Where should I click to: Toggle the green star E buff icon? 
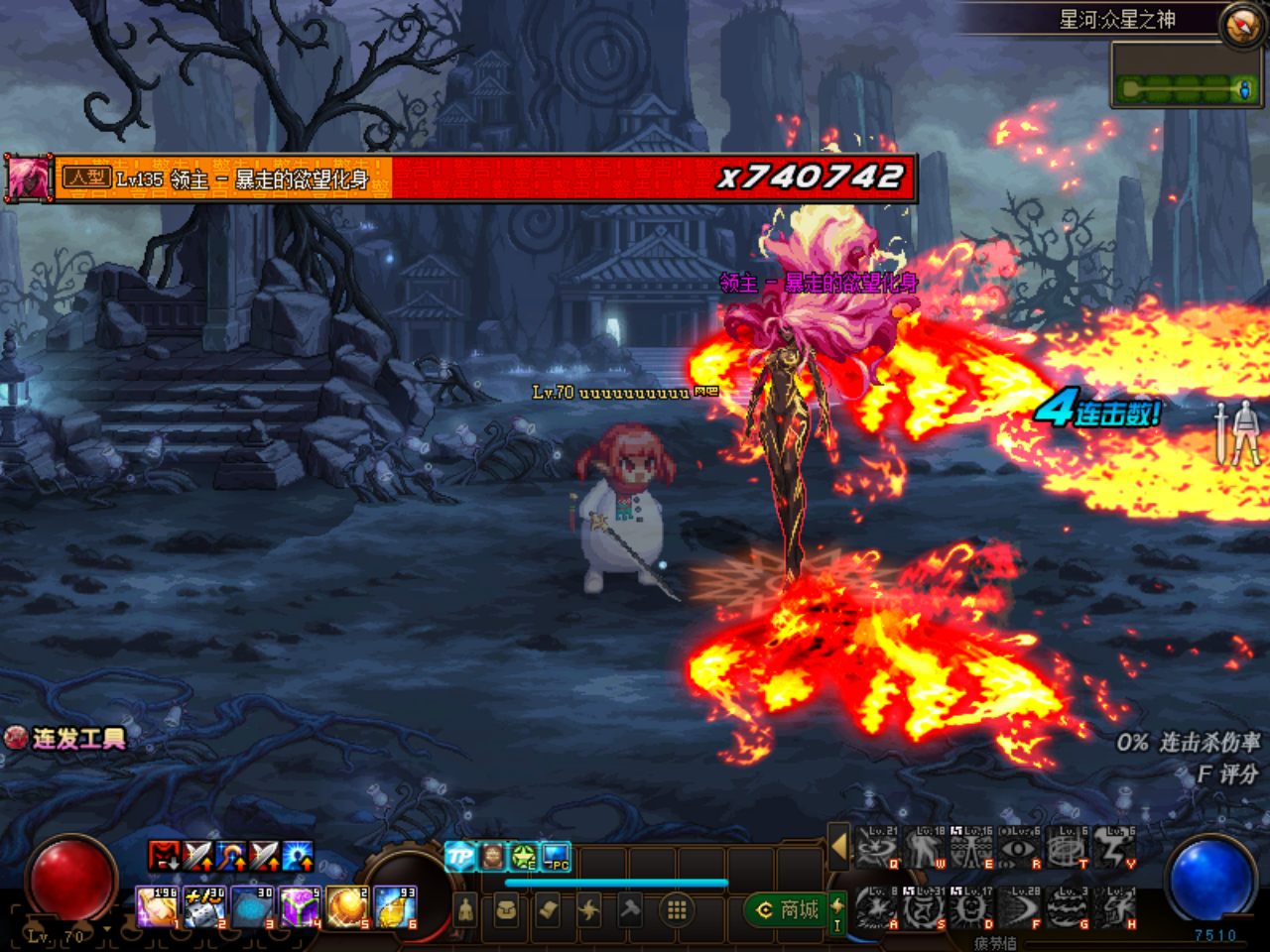point(524,856)
